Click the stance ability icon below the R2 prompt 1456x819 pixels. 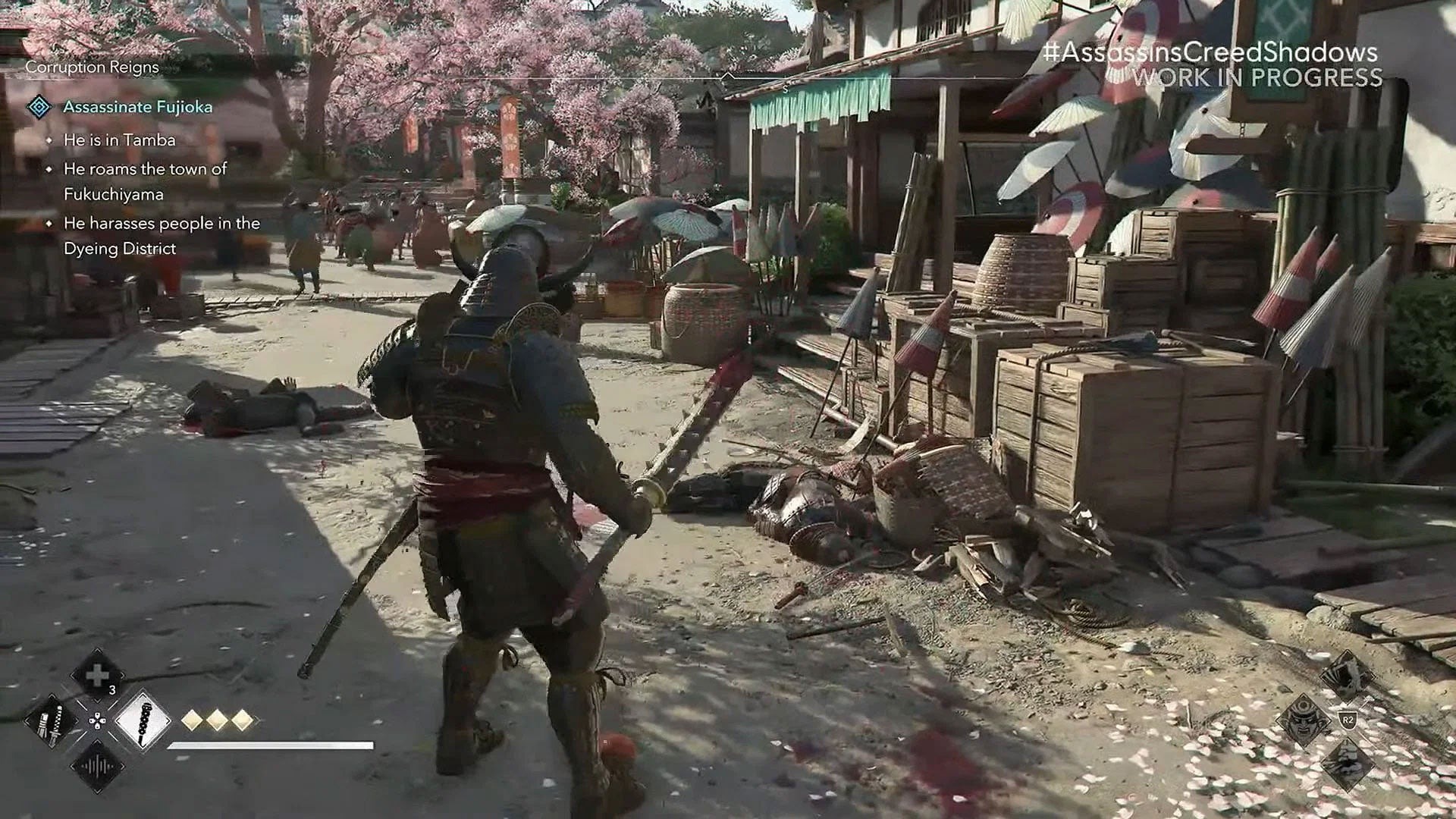pyautogui.click(x=1347, y=764)
